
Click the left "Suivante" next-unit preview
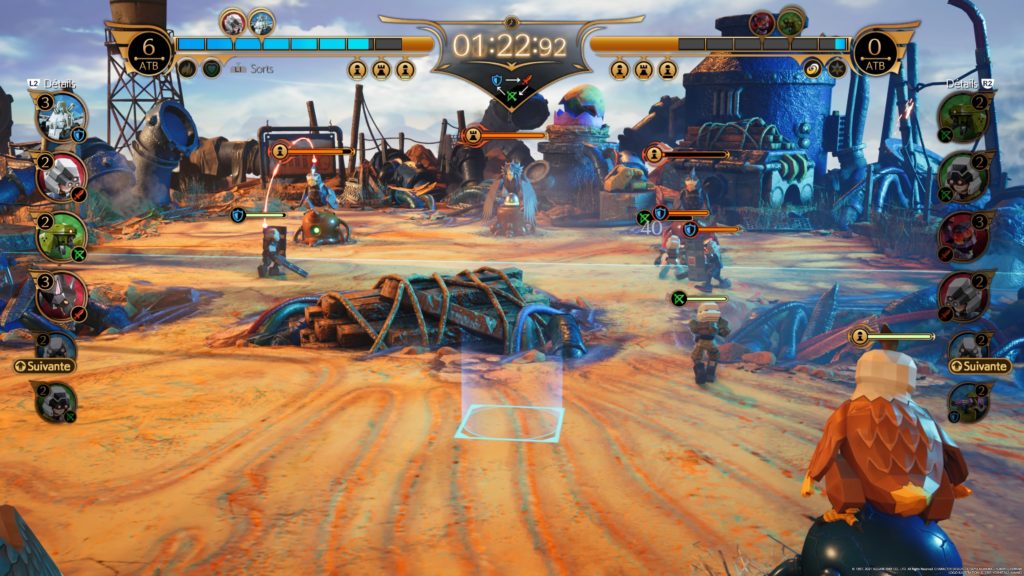46,366
